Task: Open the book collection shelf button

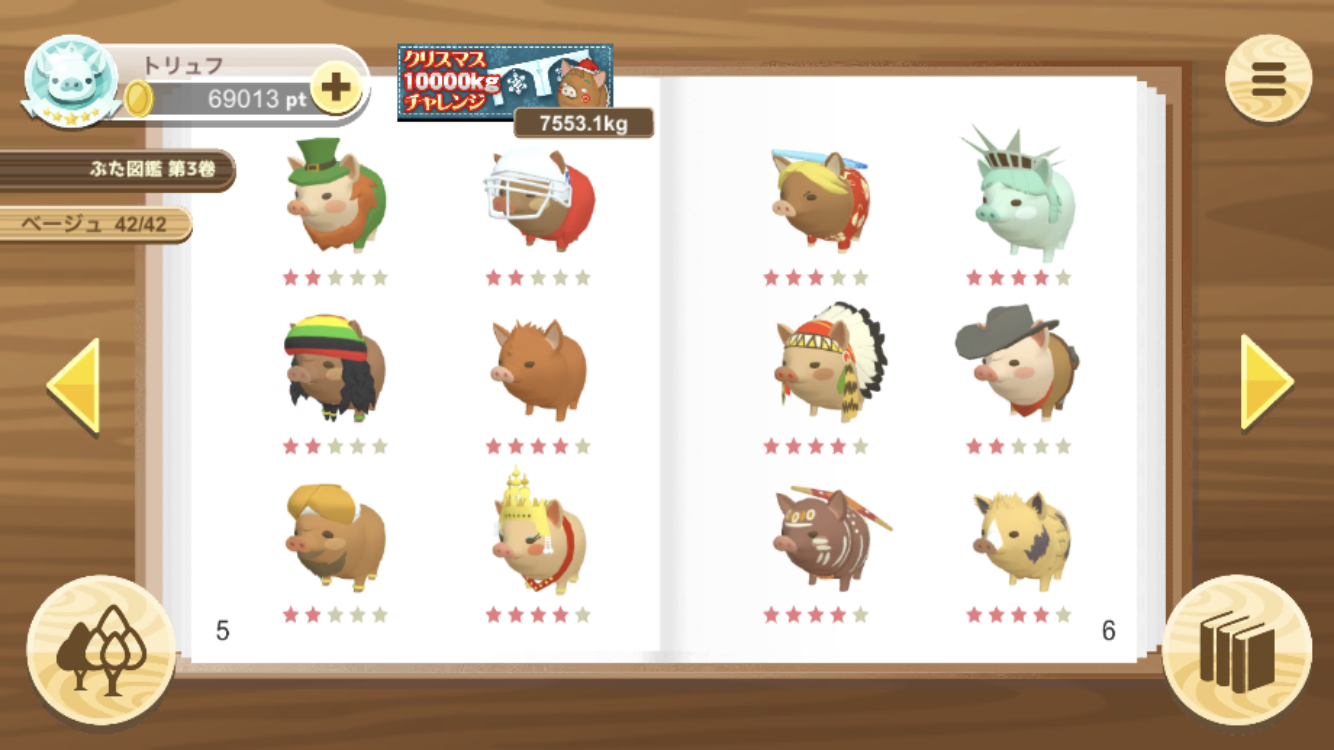Action: coord(1237,650)
